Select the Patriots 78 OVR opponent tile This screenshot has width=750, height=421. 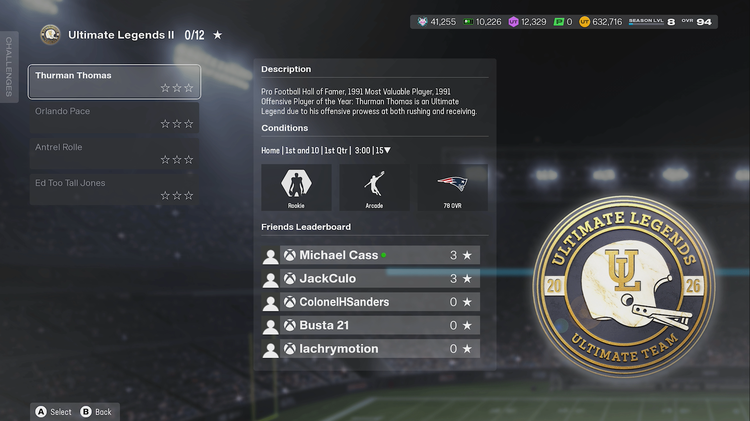pos(452,187)
